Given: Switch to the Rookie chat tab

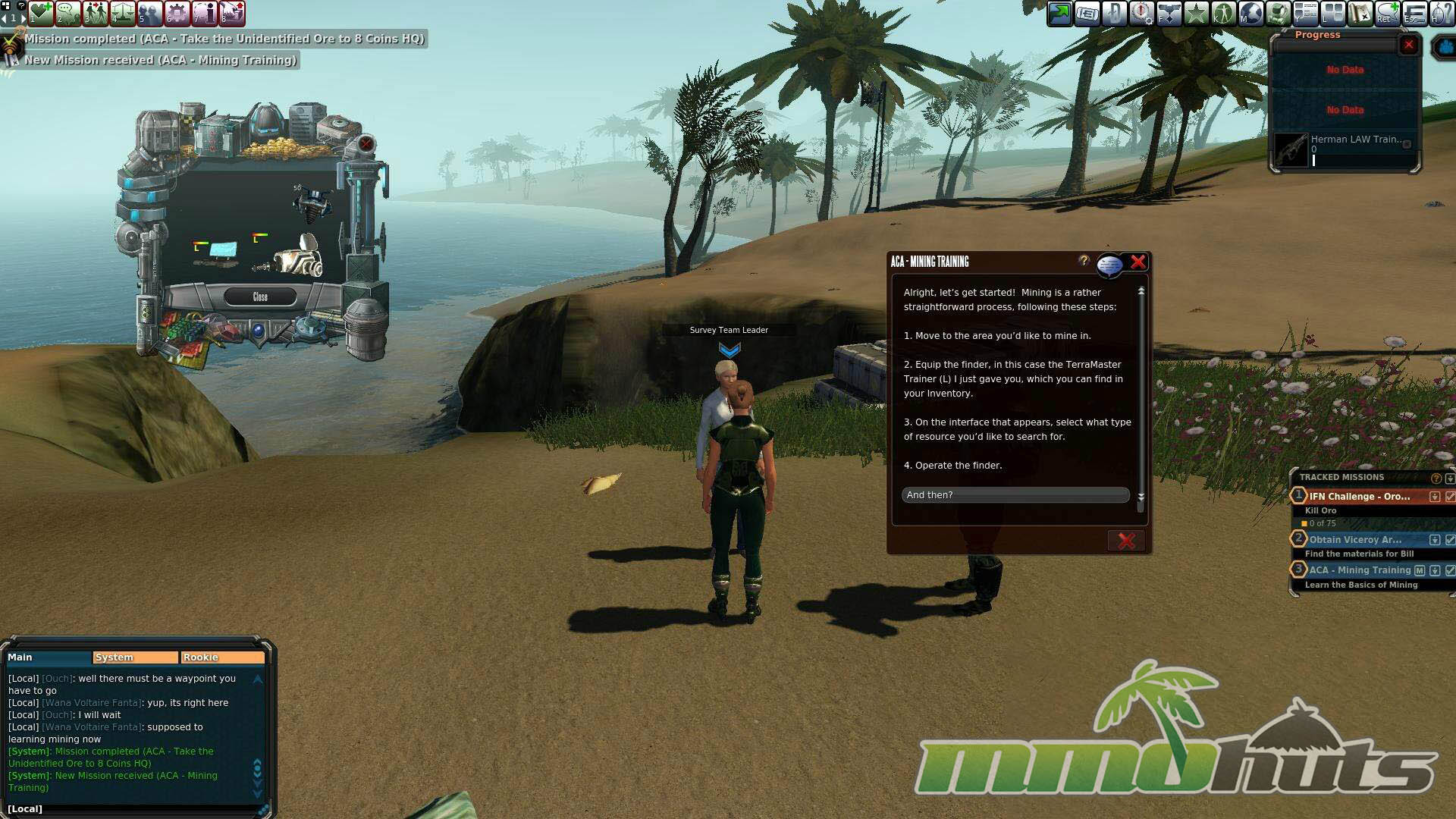Looking at the screenshot, I should pos(222,657).
